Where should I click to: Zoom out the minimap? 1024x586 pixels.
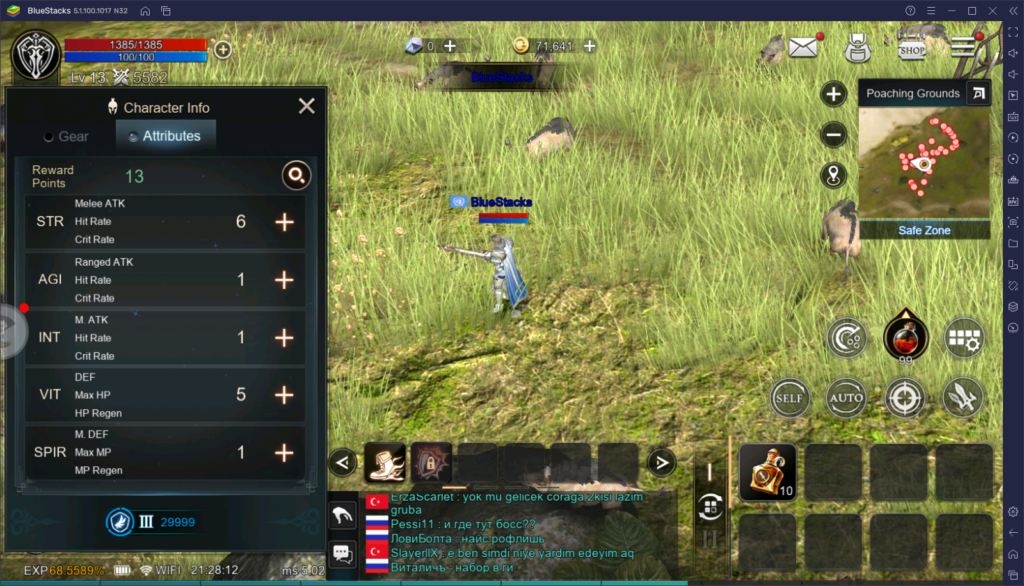[834, 135]
